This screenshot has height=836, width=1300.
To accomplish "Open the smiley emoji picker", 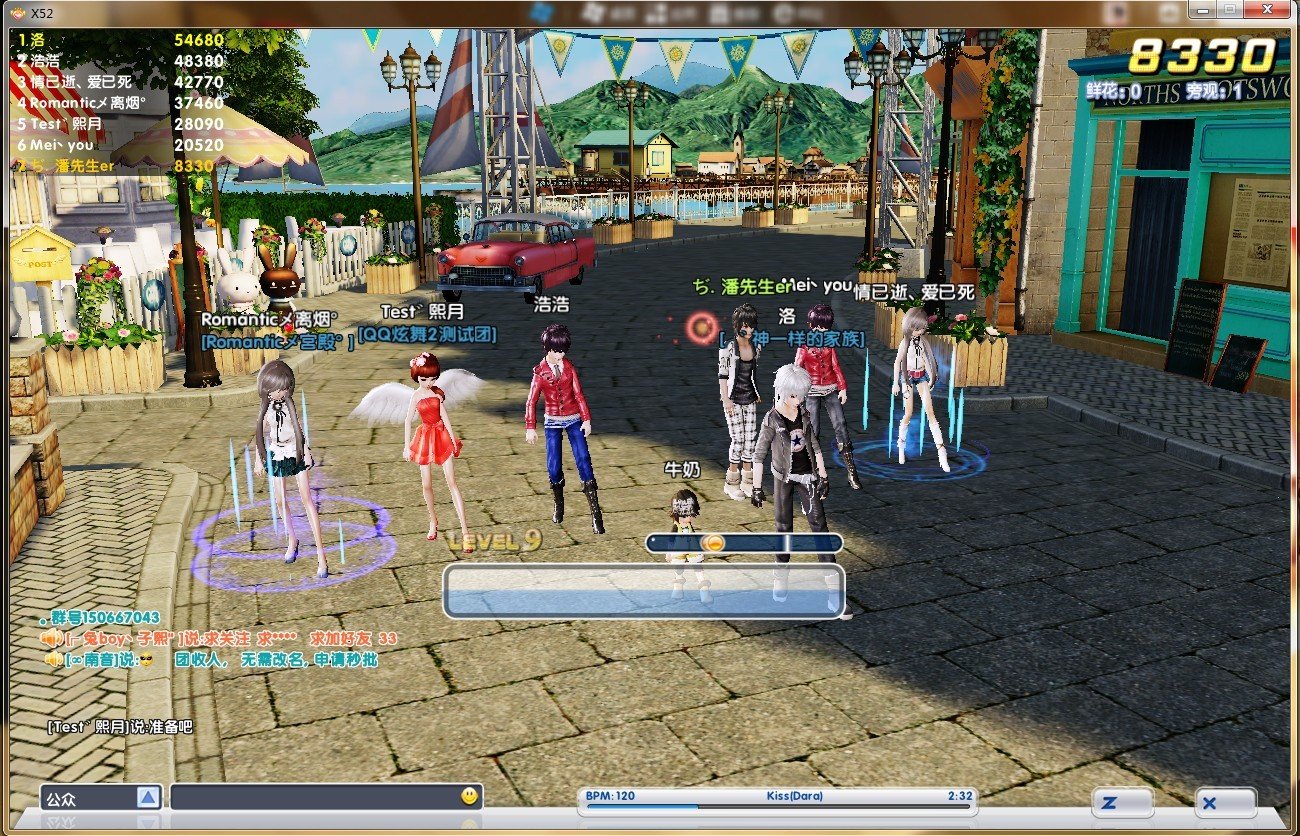I will 469,796.
